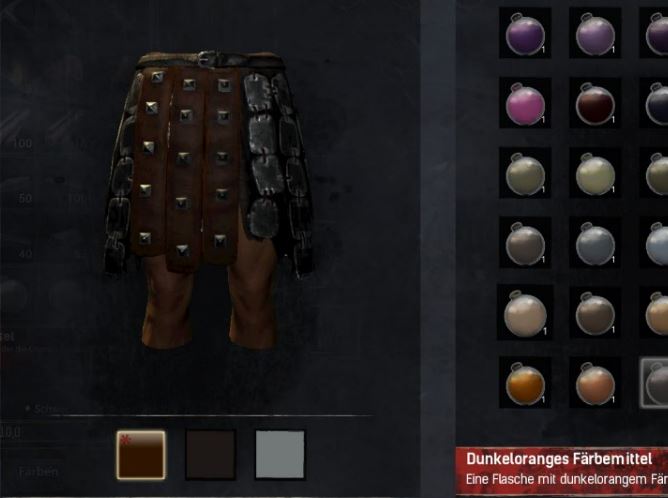The width and height of the screenshot is (668, 498).
Task: Choose the near-black middle color swatch
Action: point(210,455)
